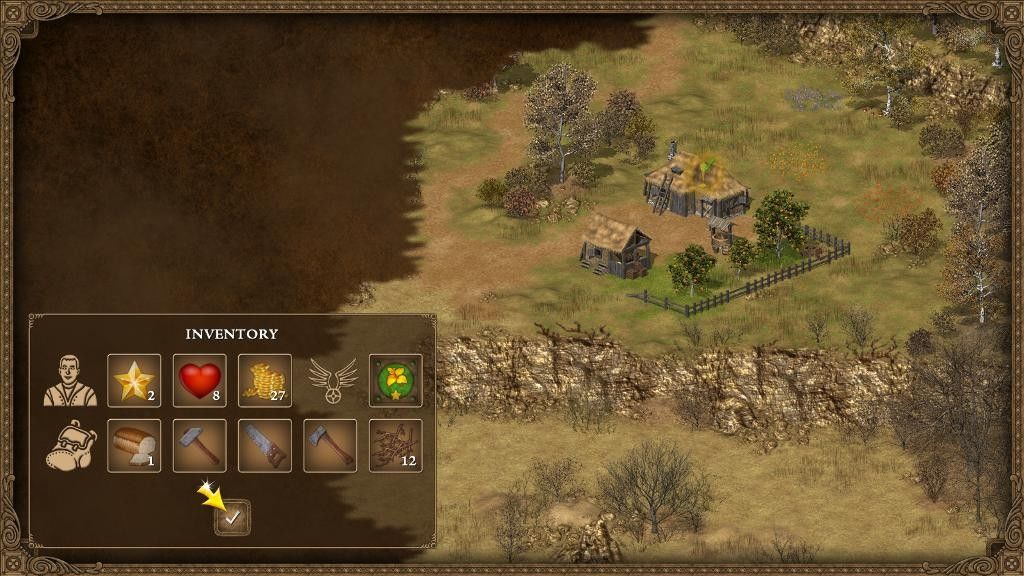
Task: Confirm inventory with the checkmark button
Action: (233, 517)
